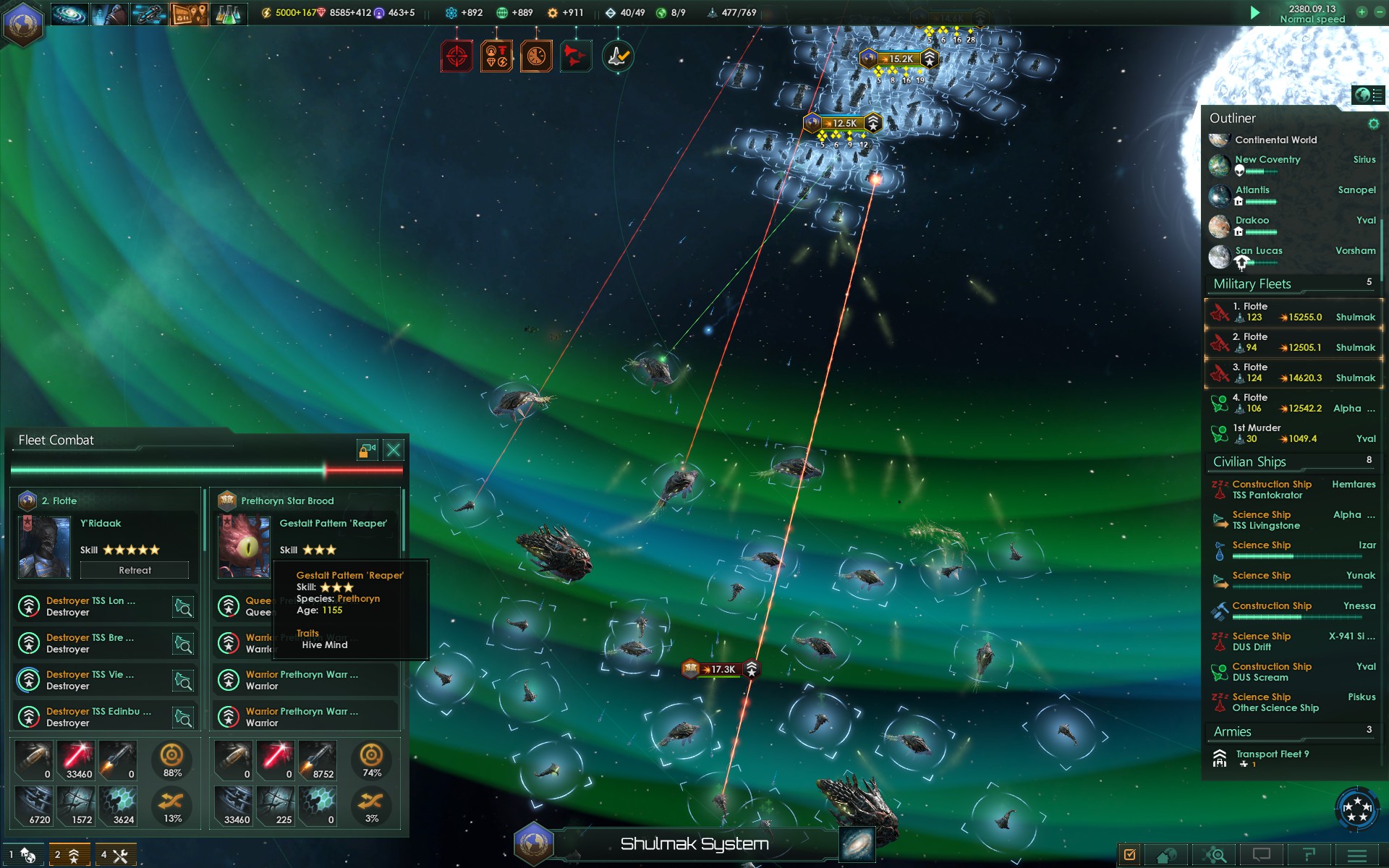Toggle game pause with play arrow
The image size is (1389, 868).
1255,13
